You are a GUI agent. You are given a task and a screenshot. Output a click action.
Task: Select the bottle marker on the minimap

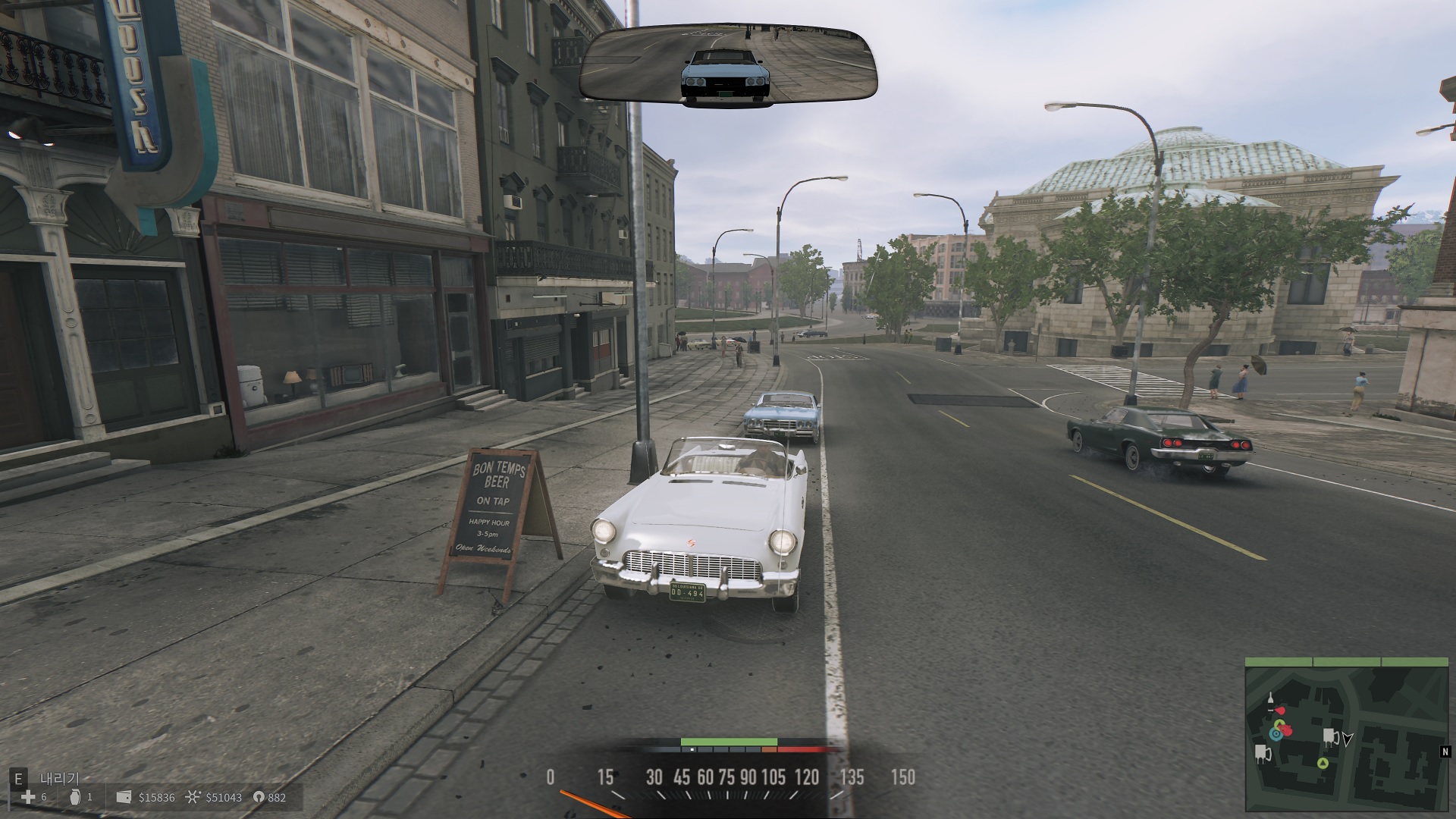[x=1270, y=701]
